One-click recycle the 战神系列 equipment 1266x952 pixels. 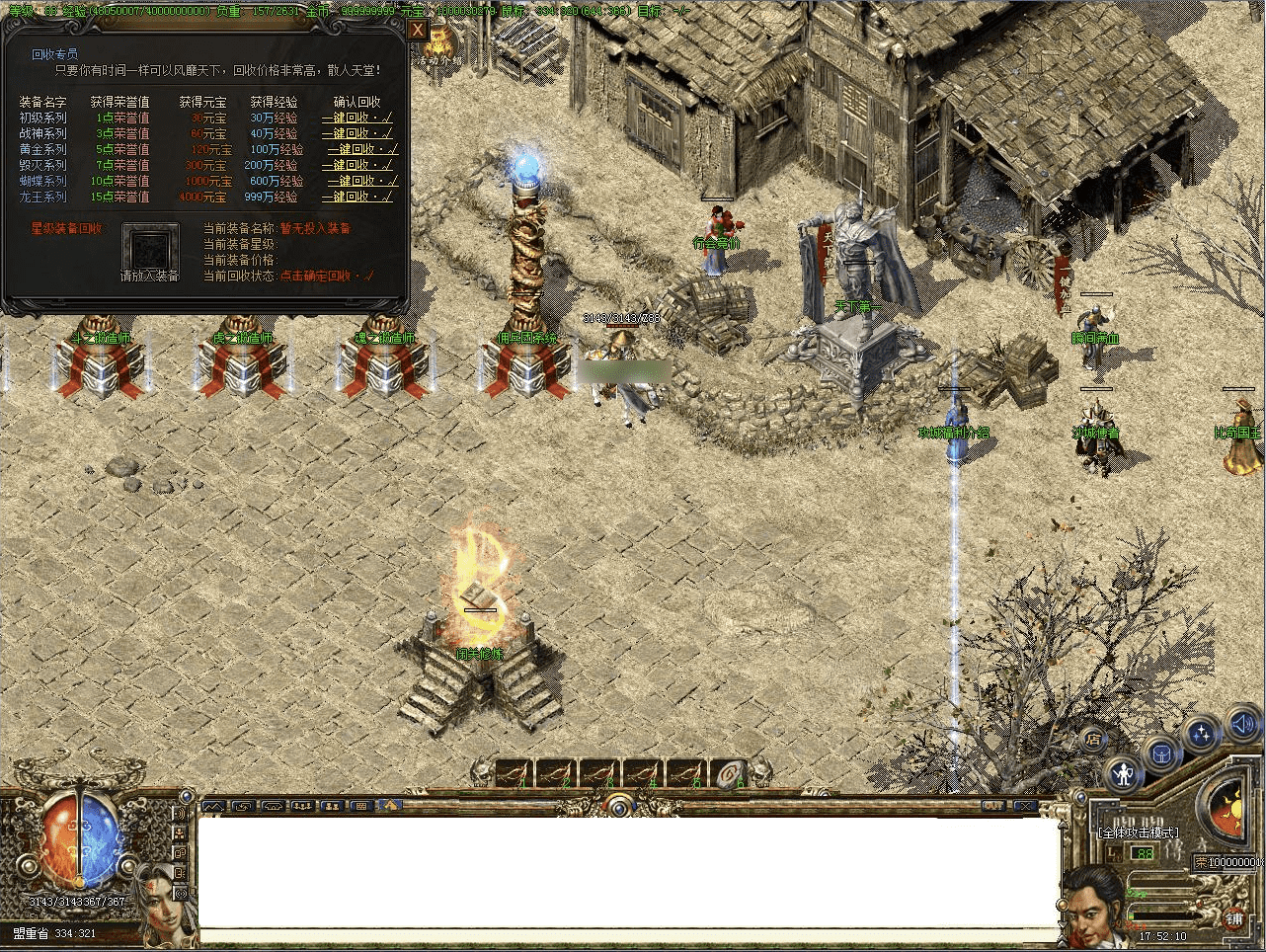(356, 133)
